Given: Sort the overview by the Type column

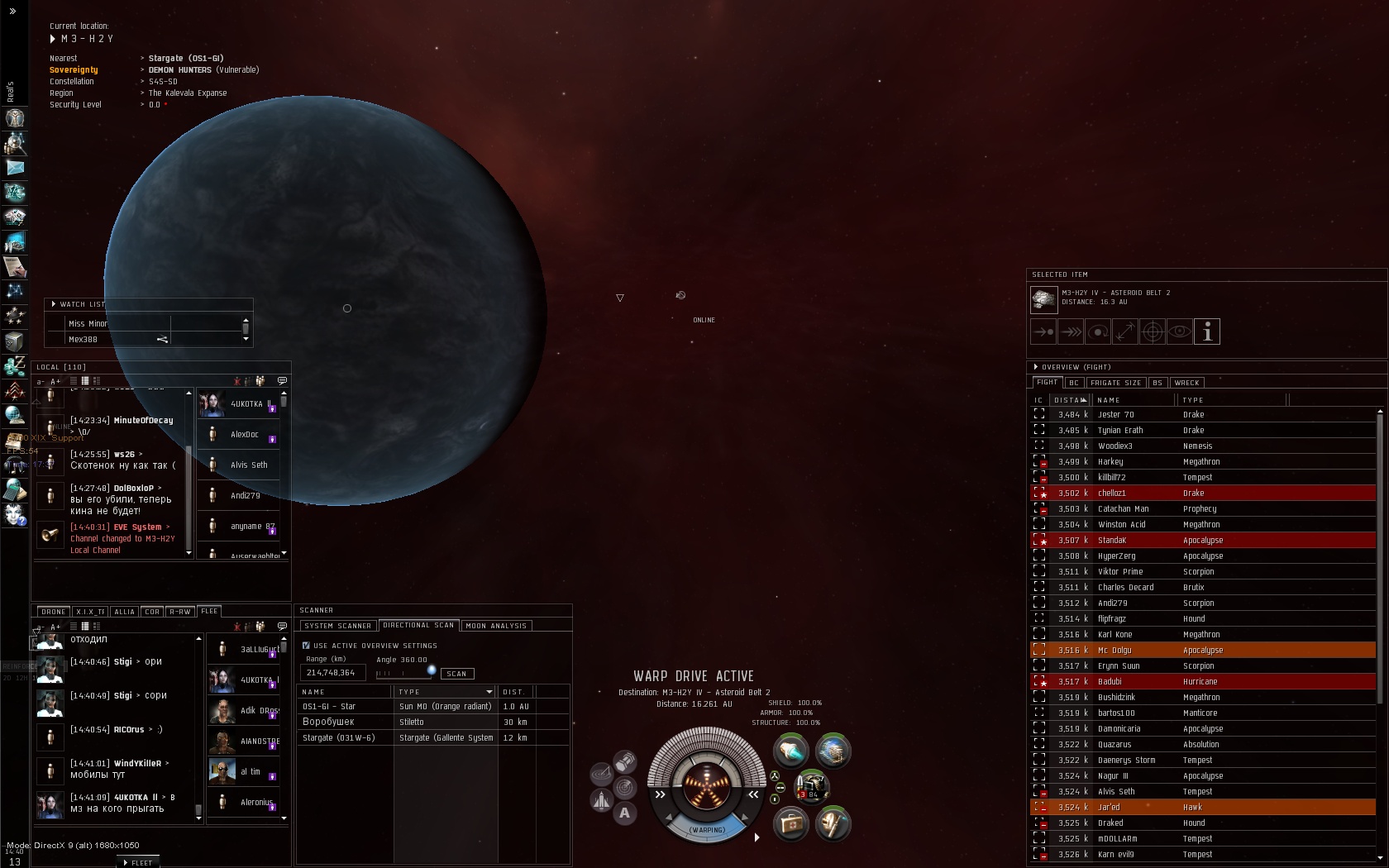Looking at the screenshot, I should click(x=1193, y=400).
